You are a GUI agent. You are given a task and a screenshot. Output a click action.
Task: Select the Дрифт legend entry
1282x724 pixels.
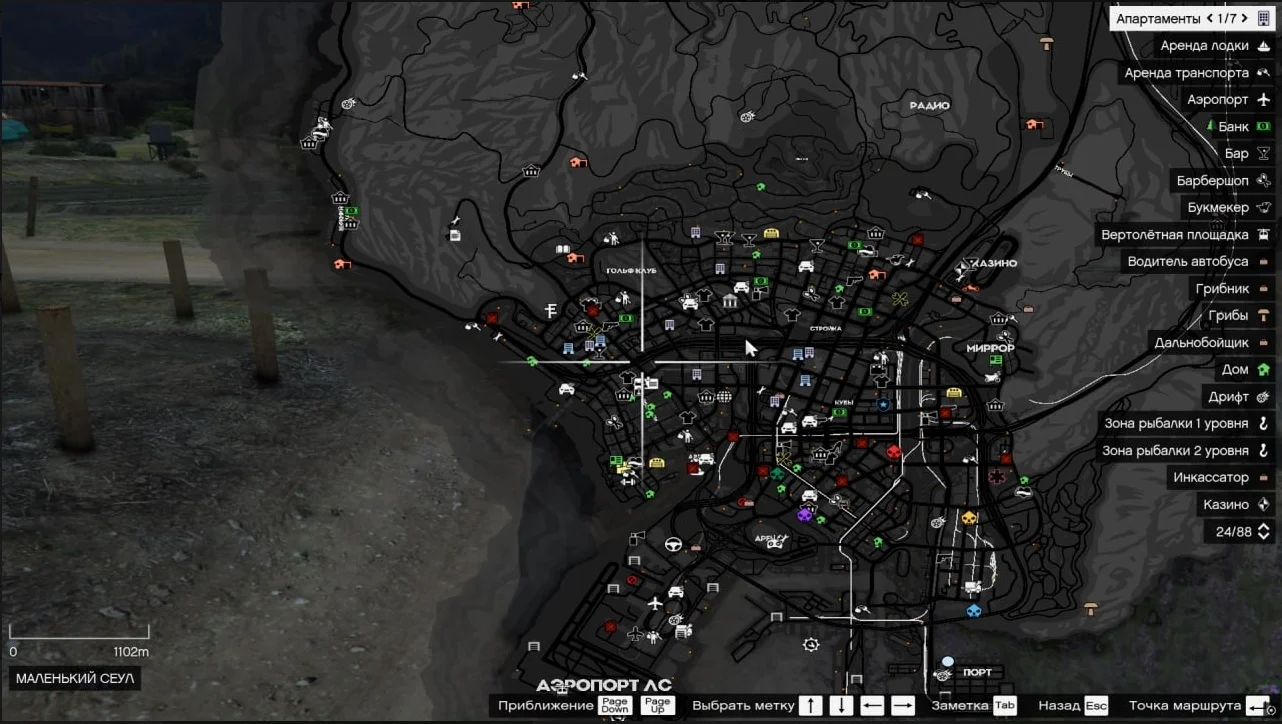1228,397
